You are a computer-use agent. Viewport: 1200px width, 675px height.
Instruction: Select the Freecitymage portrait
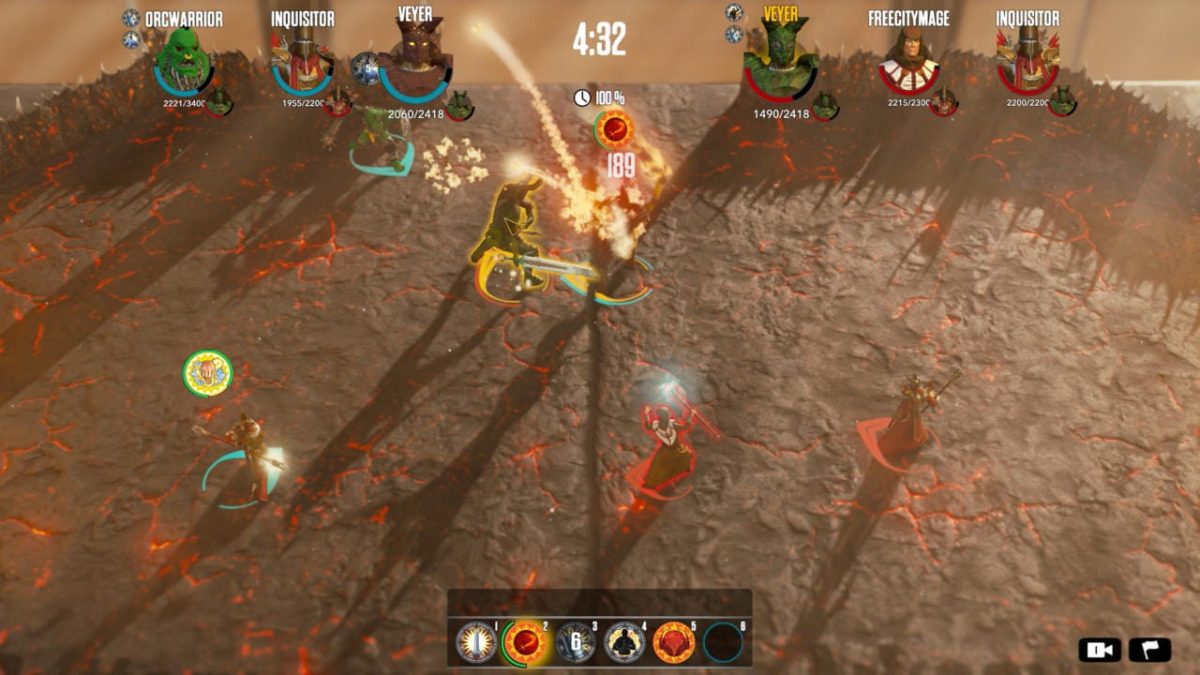click(908, 62)
